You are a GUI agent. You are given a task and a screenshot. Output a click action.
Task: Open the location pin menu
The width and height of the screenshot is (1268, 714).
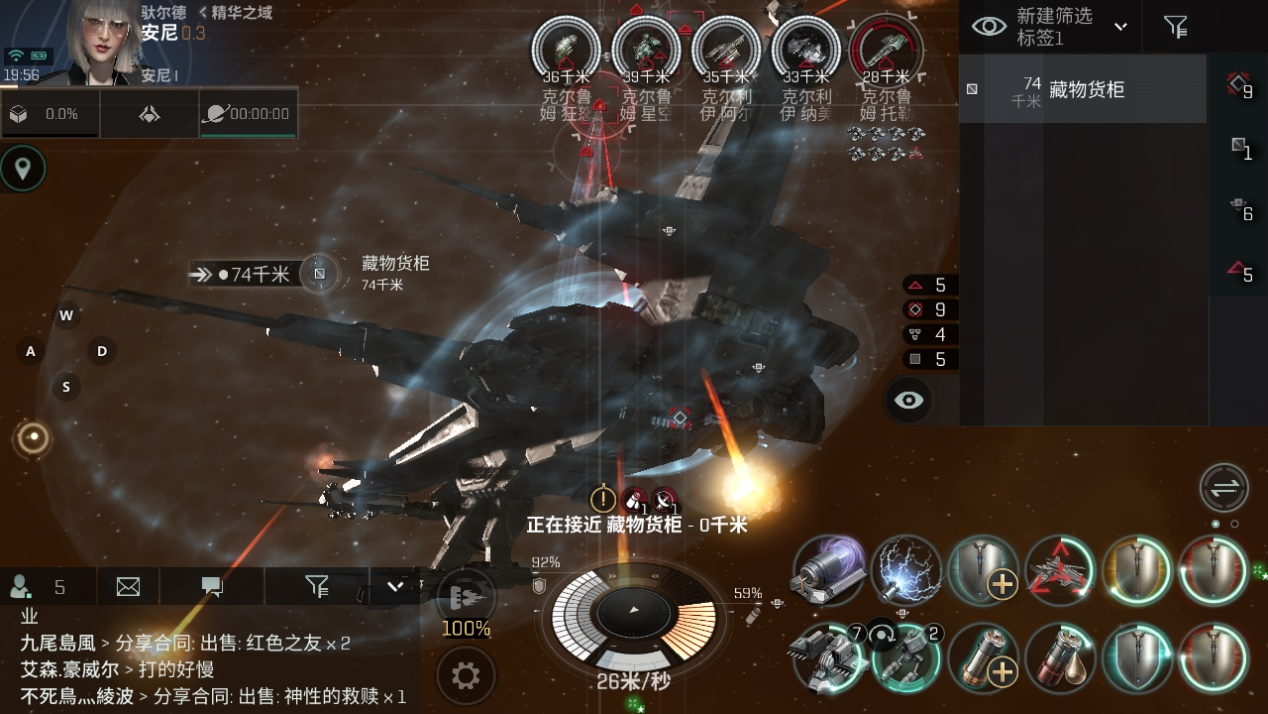point(23,169)
